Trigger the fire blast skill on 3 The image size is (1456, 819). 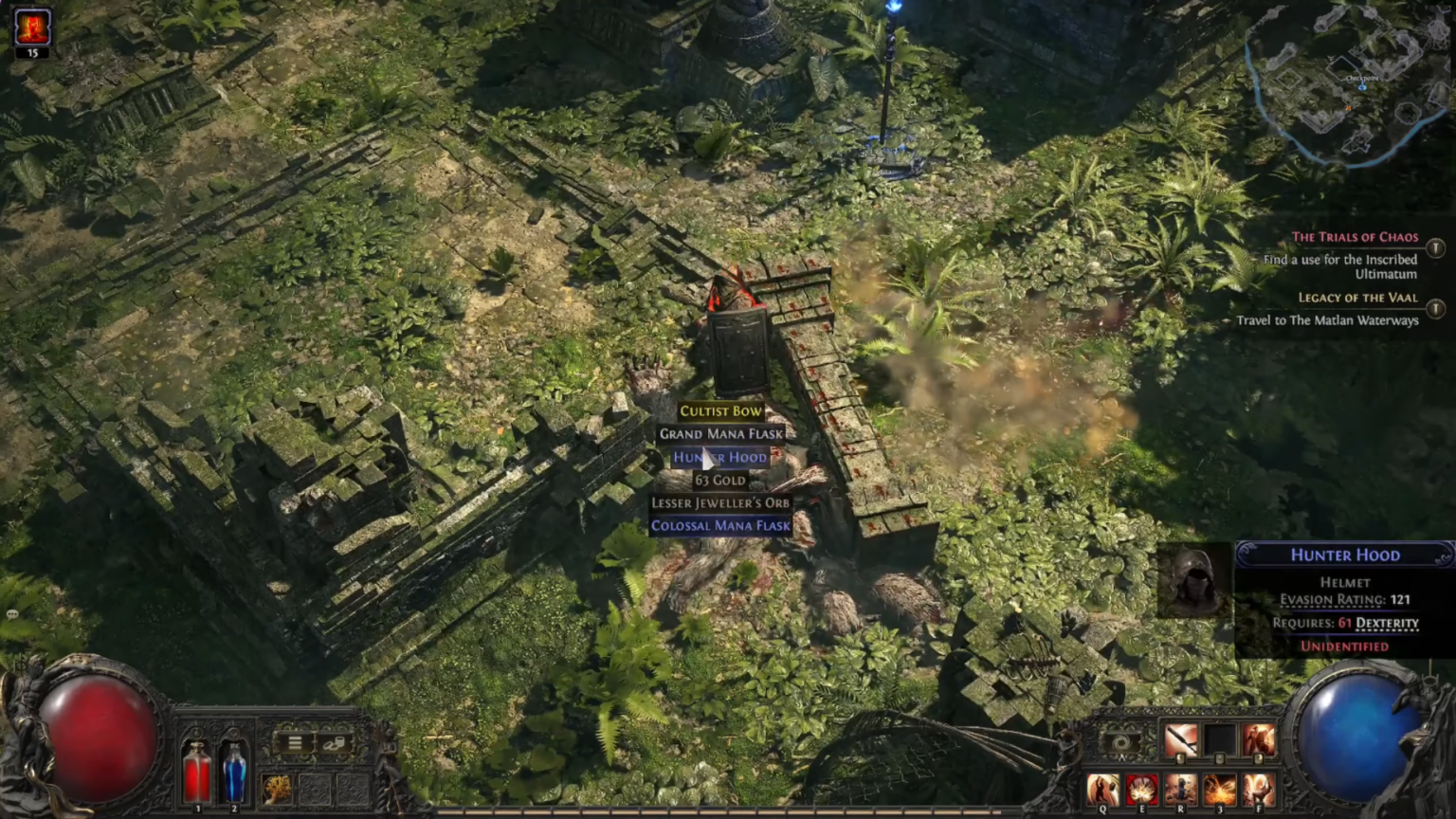click(x=1218, y=790)
